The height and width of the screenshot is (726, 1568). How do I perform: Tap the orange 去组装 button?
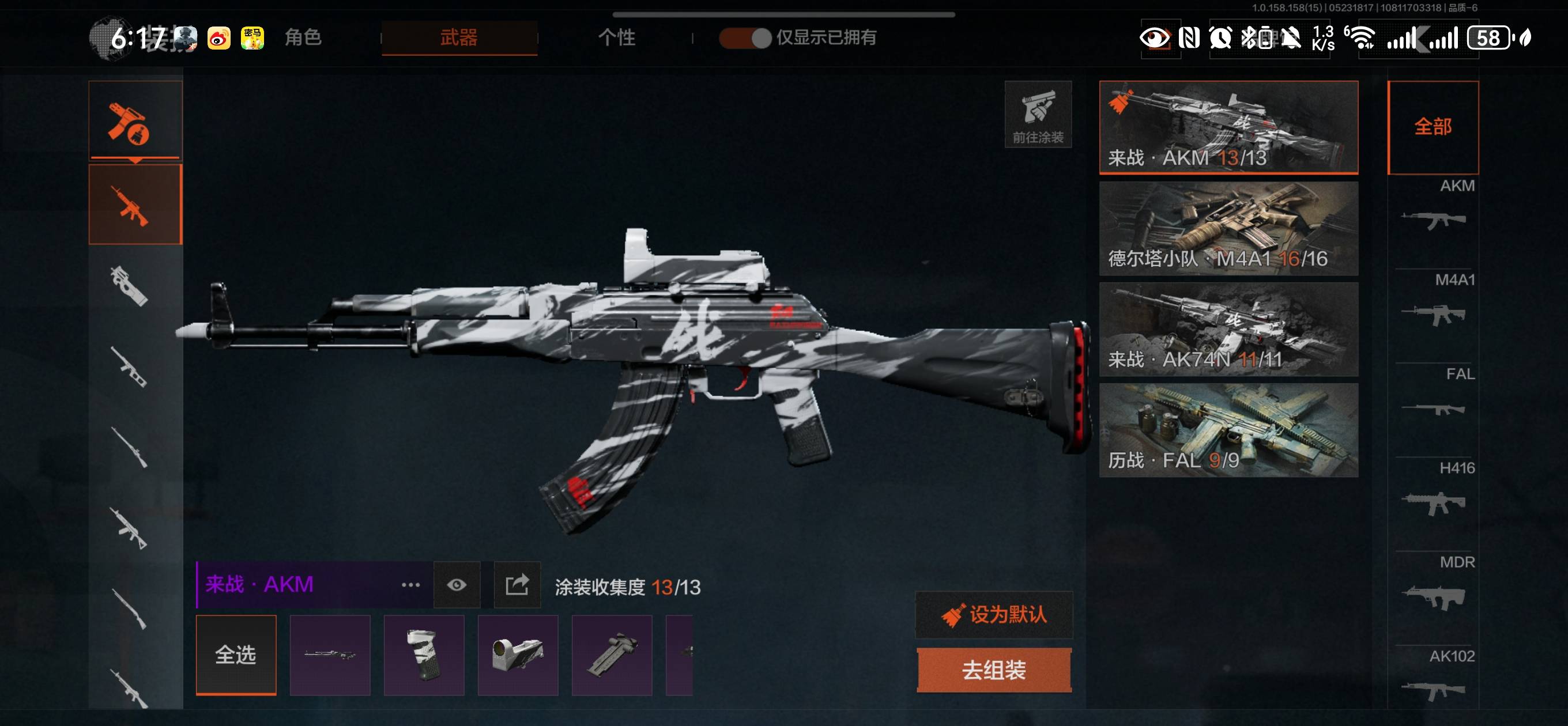coord(994,670)
